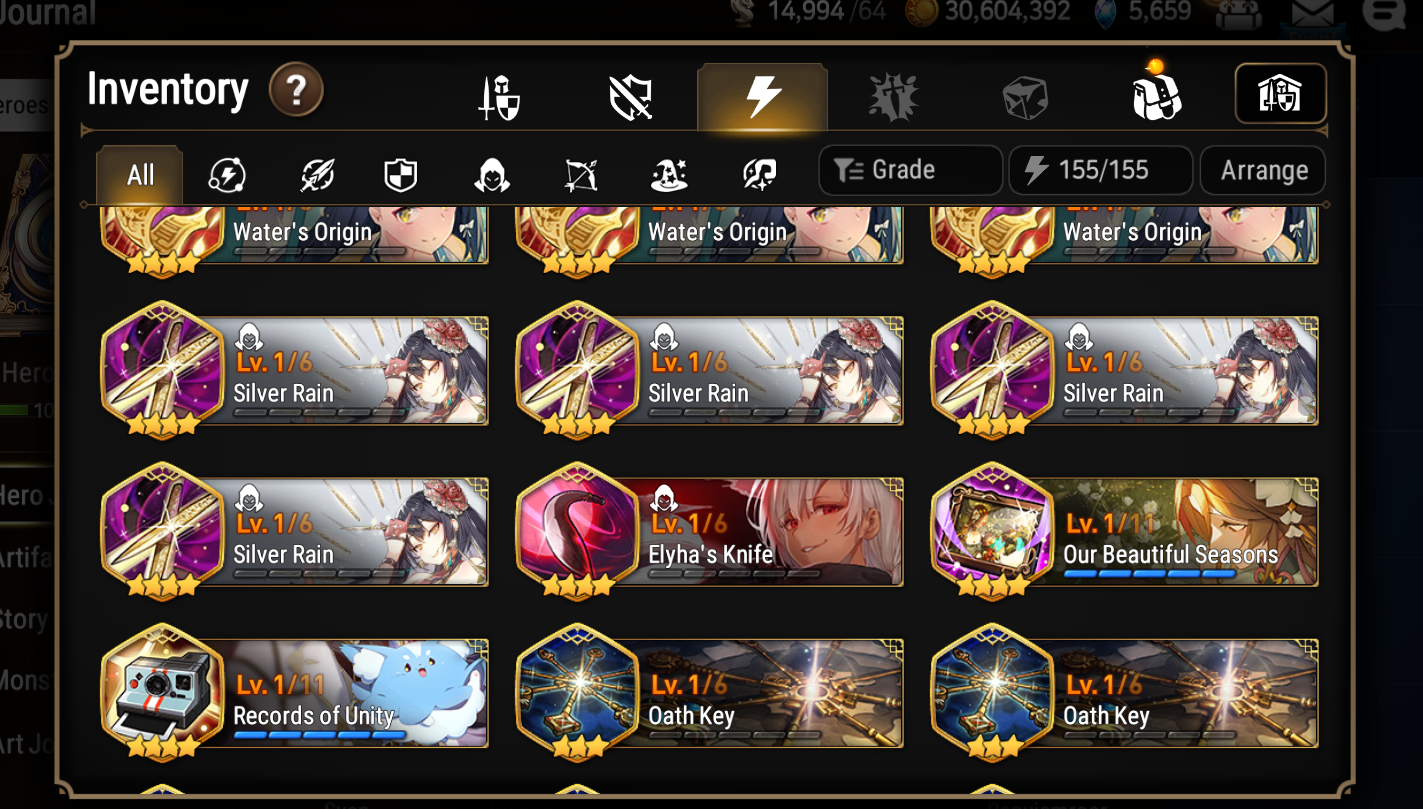Open the Grade filter dropdown
Viewport: 1423px width, 809px height.
coord(910,170)
